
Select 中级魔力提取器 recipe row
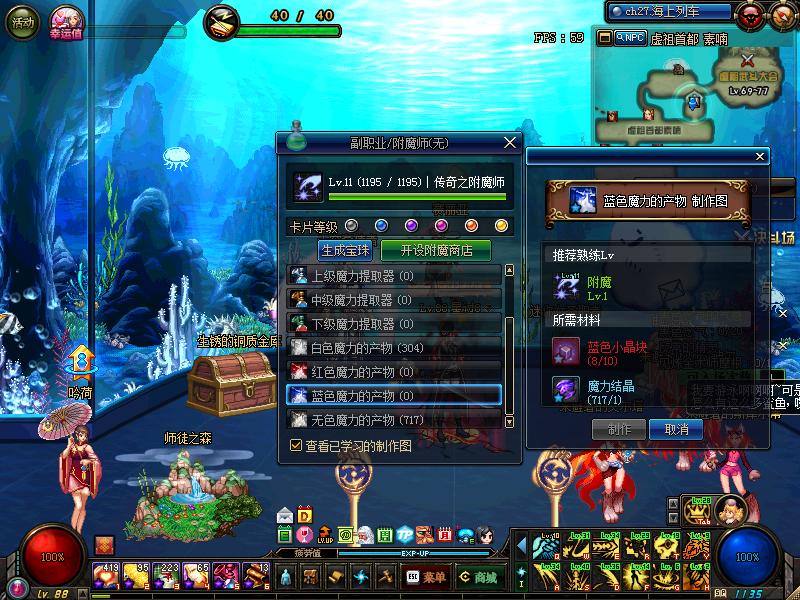394,299
